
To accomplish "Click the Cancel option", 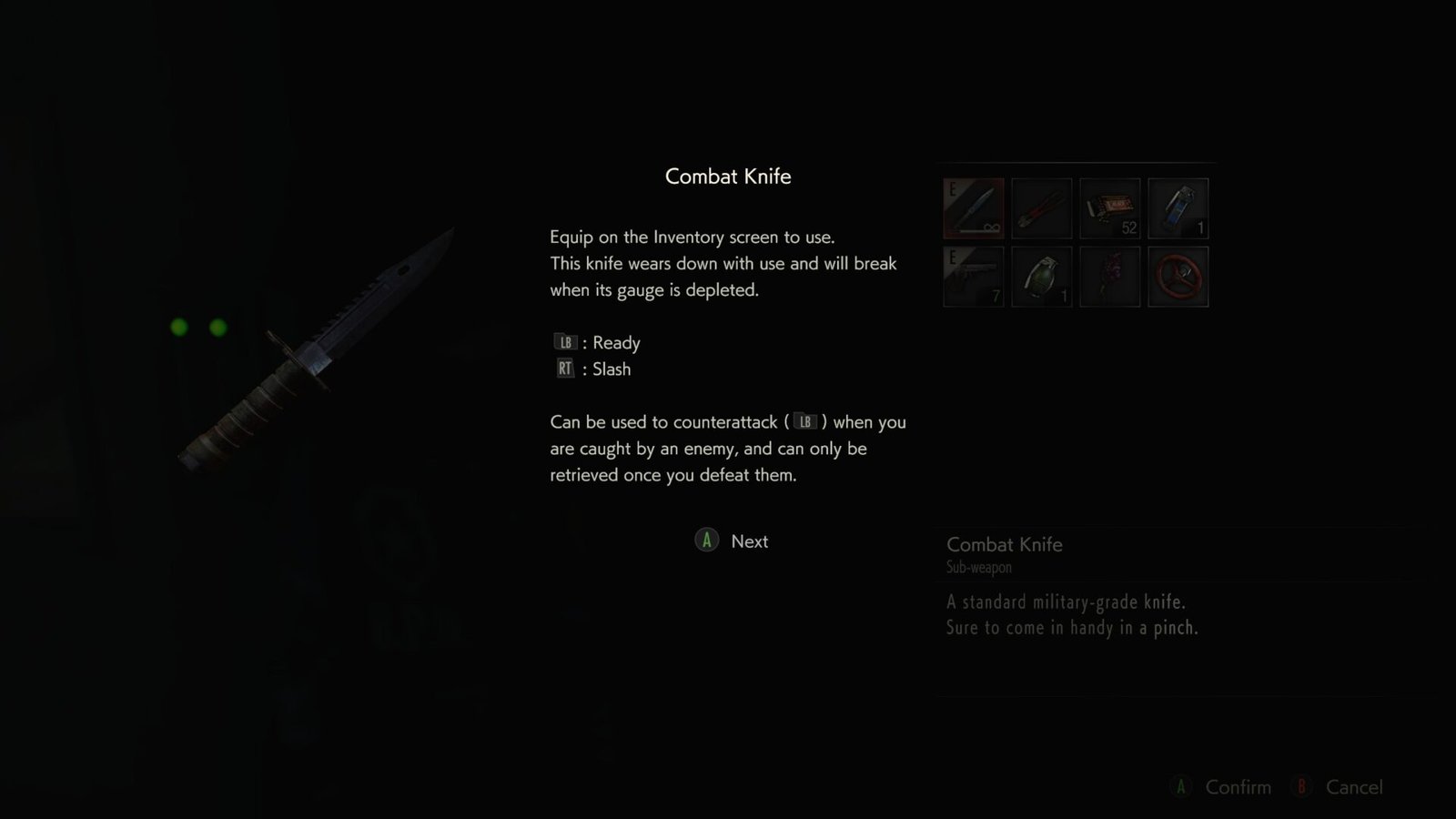I will [1354, 787].
